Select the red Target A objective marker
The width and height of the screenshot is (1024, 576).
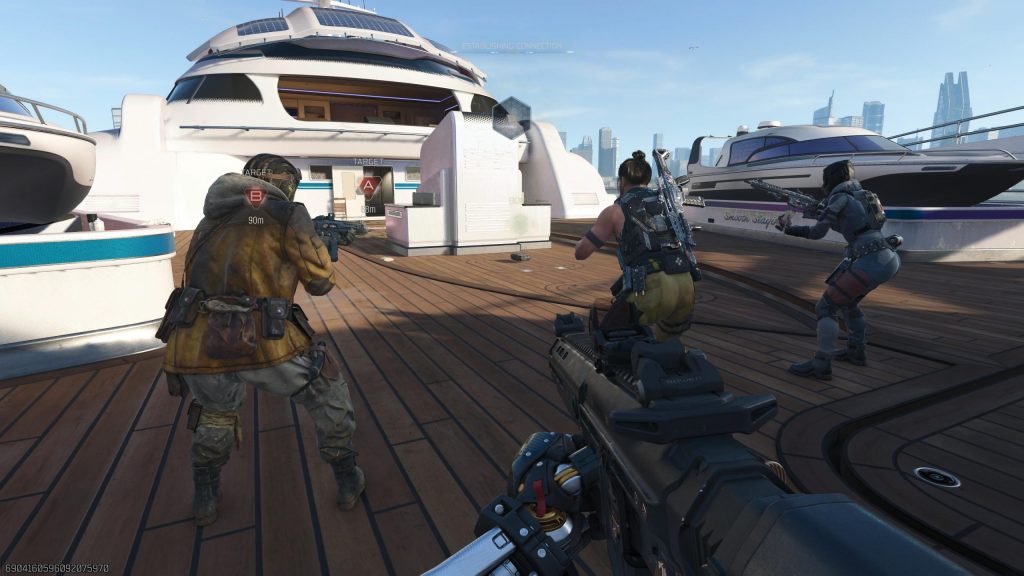(369, 186)
